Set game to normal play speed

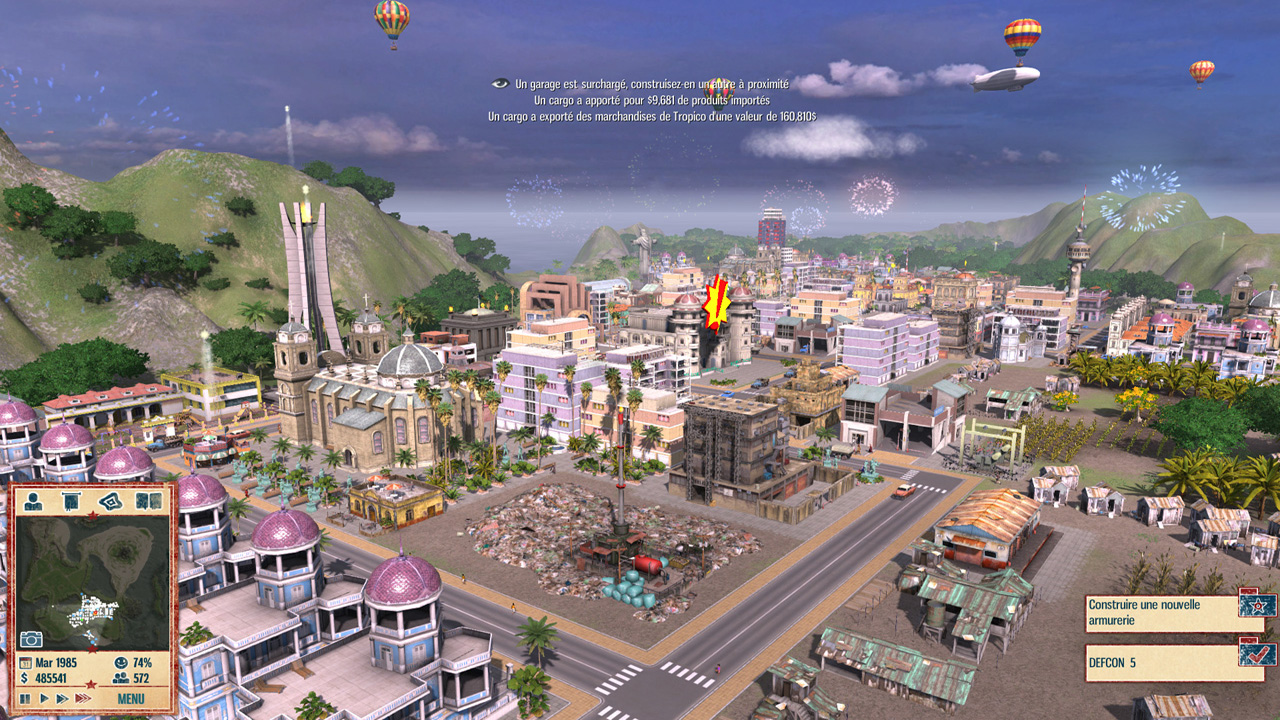(43, 698)
